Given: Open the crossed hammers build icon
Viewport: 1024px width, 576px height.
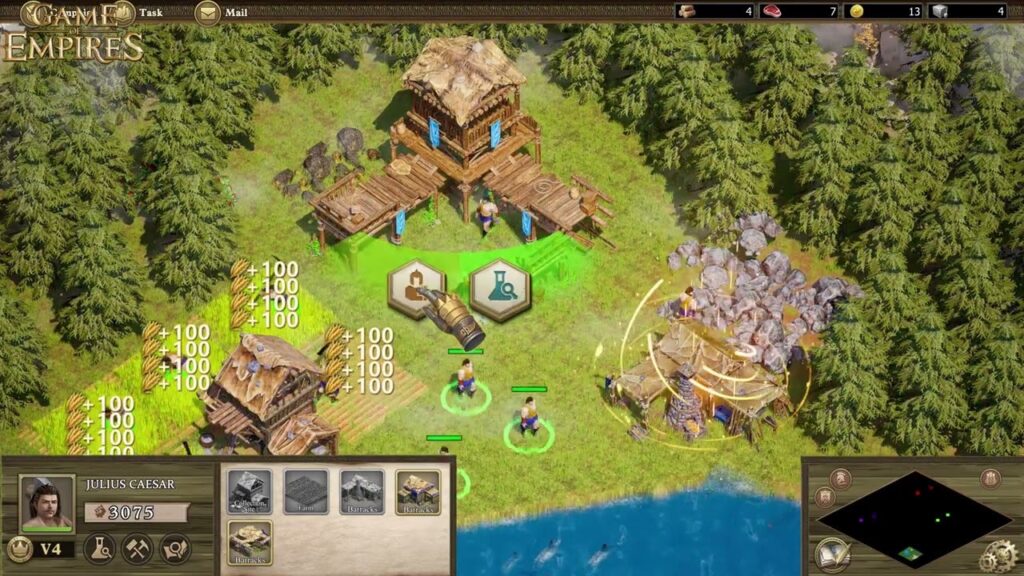Looking at the screenshot, I should tap(137, 548).
